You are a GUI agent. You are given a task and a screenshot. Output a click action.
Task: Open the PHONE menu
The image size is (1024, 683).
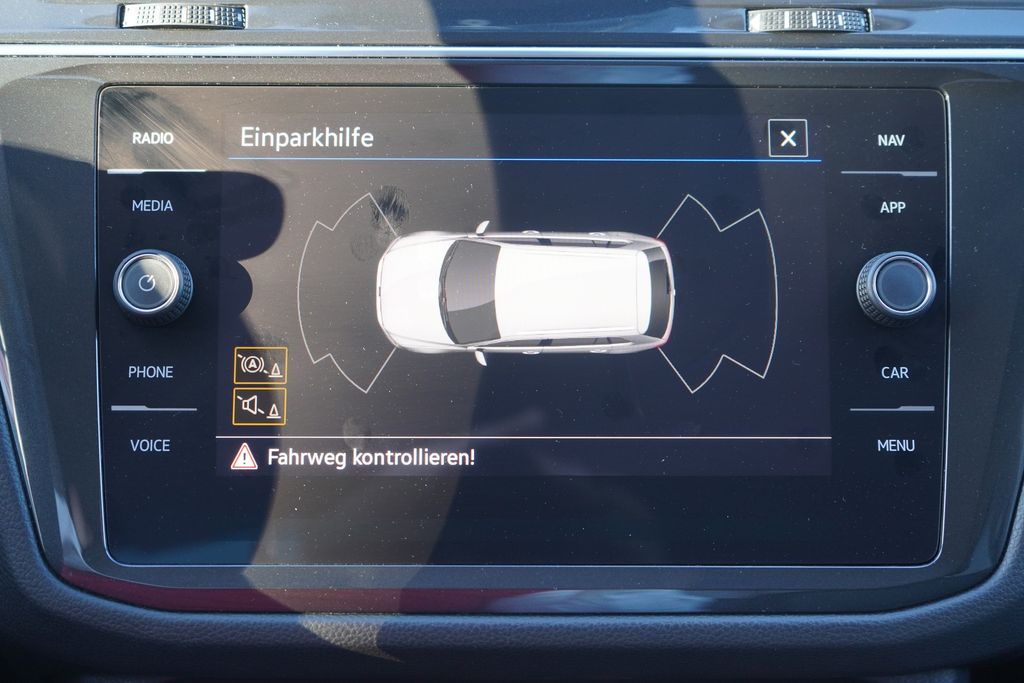151,372
